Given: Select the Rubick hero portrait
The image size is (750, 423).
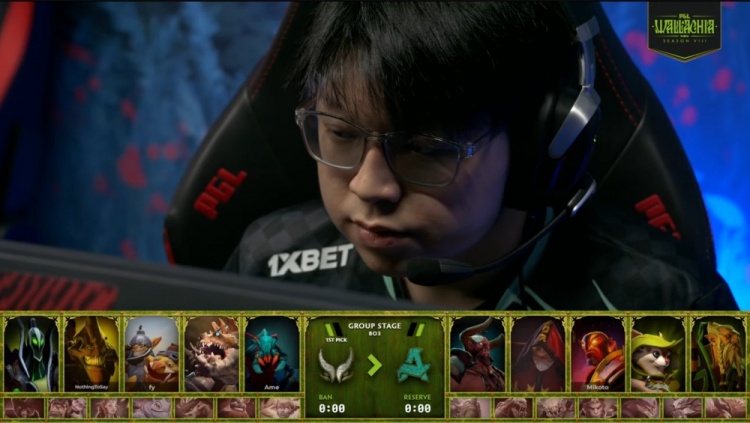Looking at the screenshot, I should point(31,354).
